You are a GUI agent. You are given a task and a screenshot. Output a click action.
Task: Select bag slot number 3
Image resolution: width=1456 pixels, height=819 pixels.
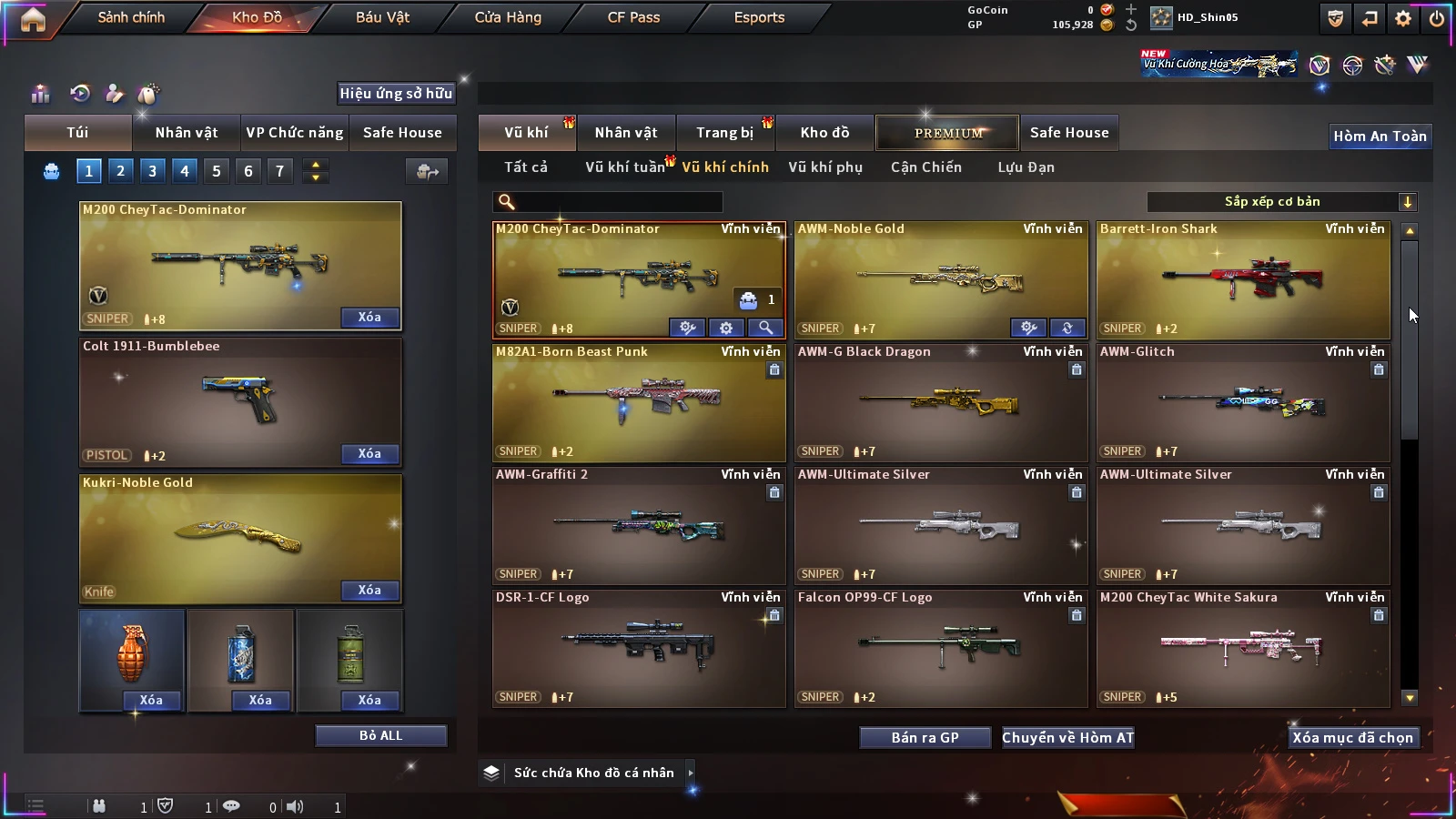coord(152,171)
